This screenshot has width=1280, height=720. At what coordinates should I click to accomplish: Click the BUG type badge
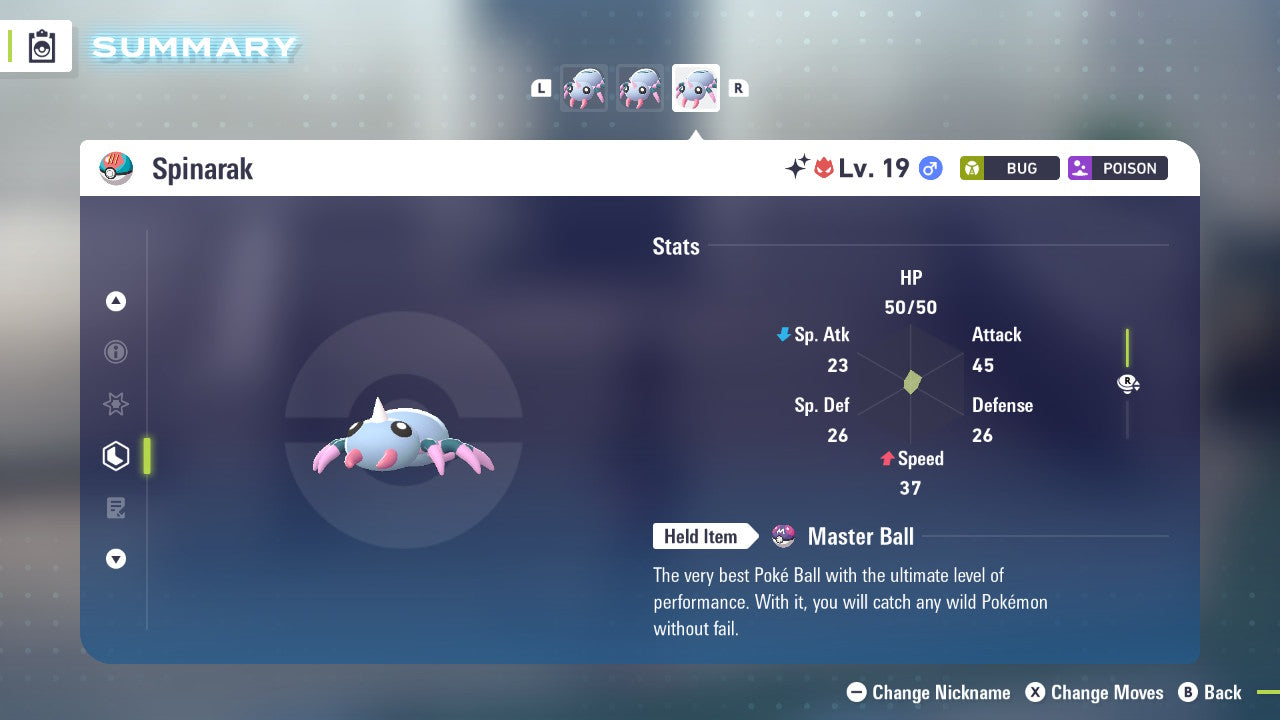(1009, 168)
